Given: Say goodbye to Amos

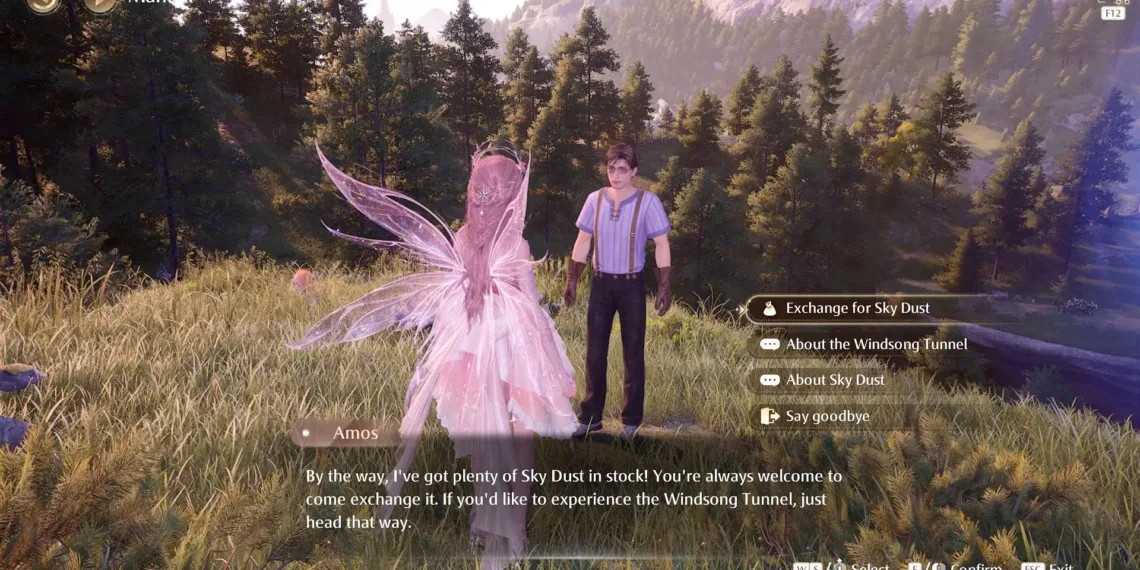Looking at the screenshot, I should tap(826, 416).
